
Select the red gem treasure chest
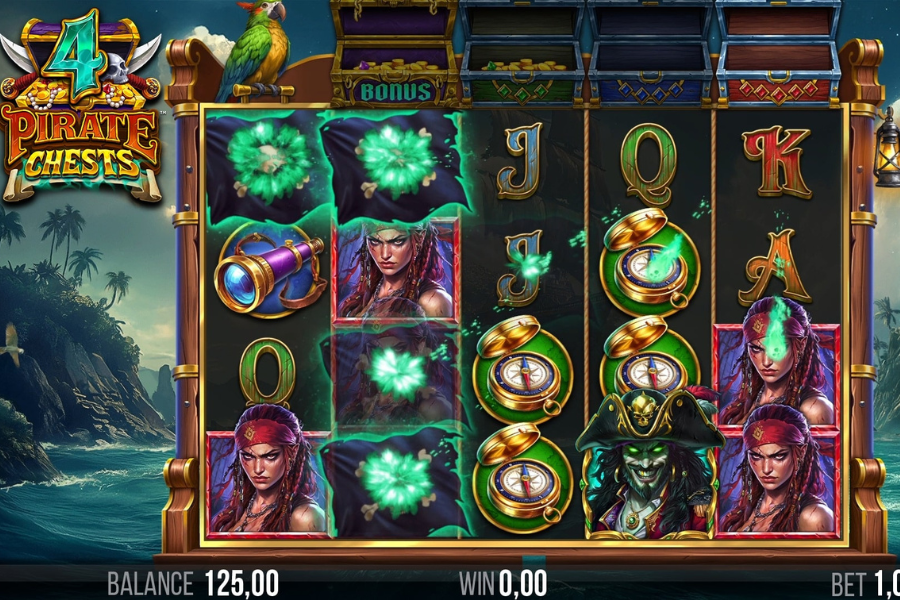(x=778, y=55)
